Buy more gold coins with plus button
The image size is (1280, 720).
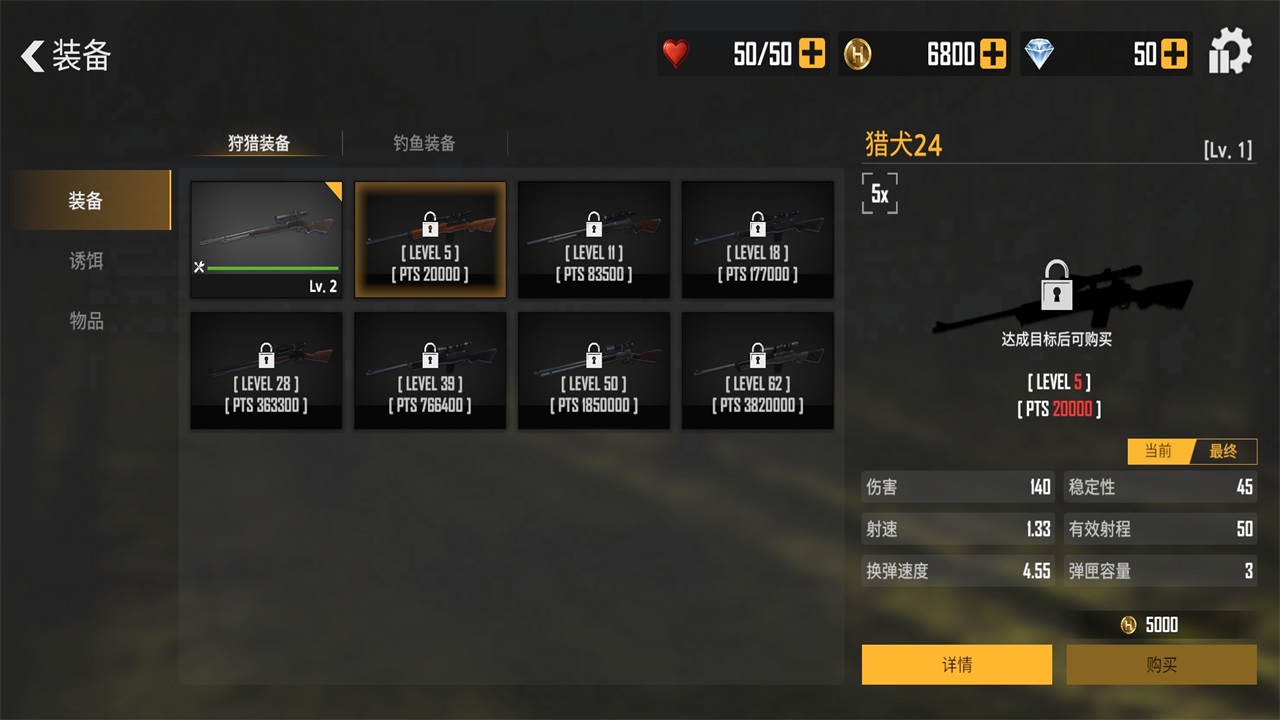[x=993, y=54]
